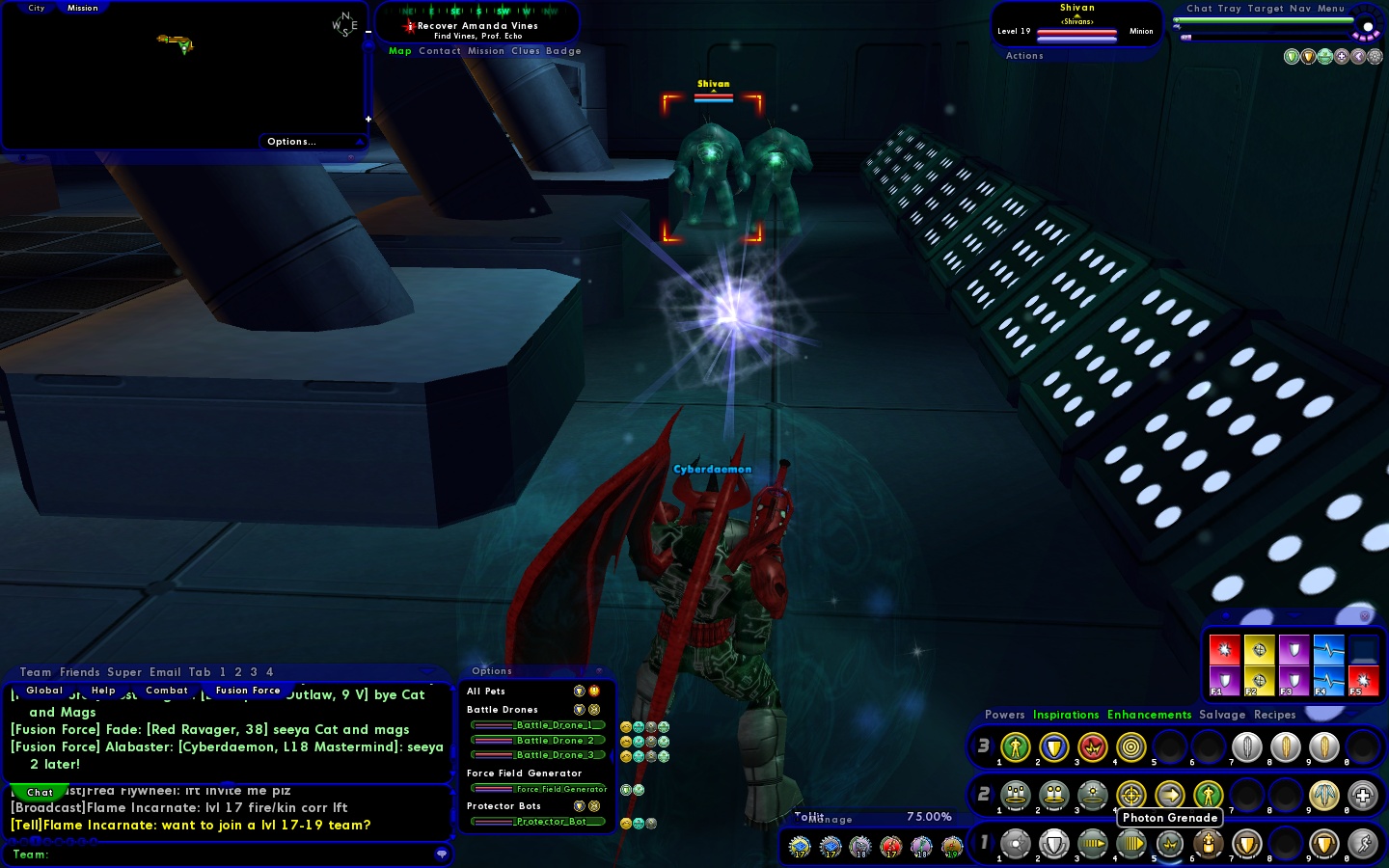Open the minimap Options menu
Viewport: 1389px width, 868px height.
[291, 142]
